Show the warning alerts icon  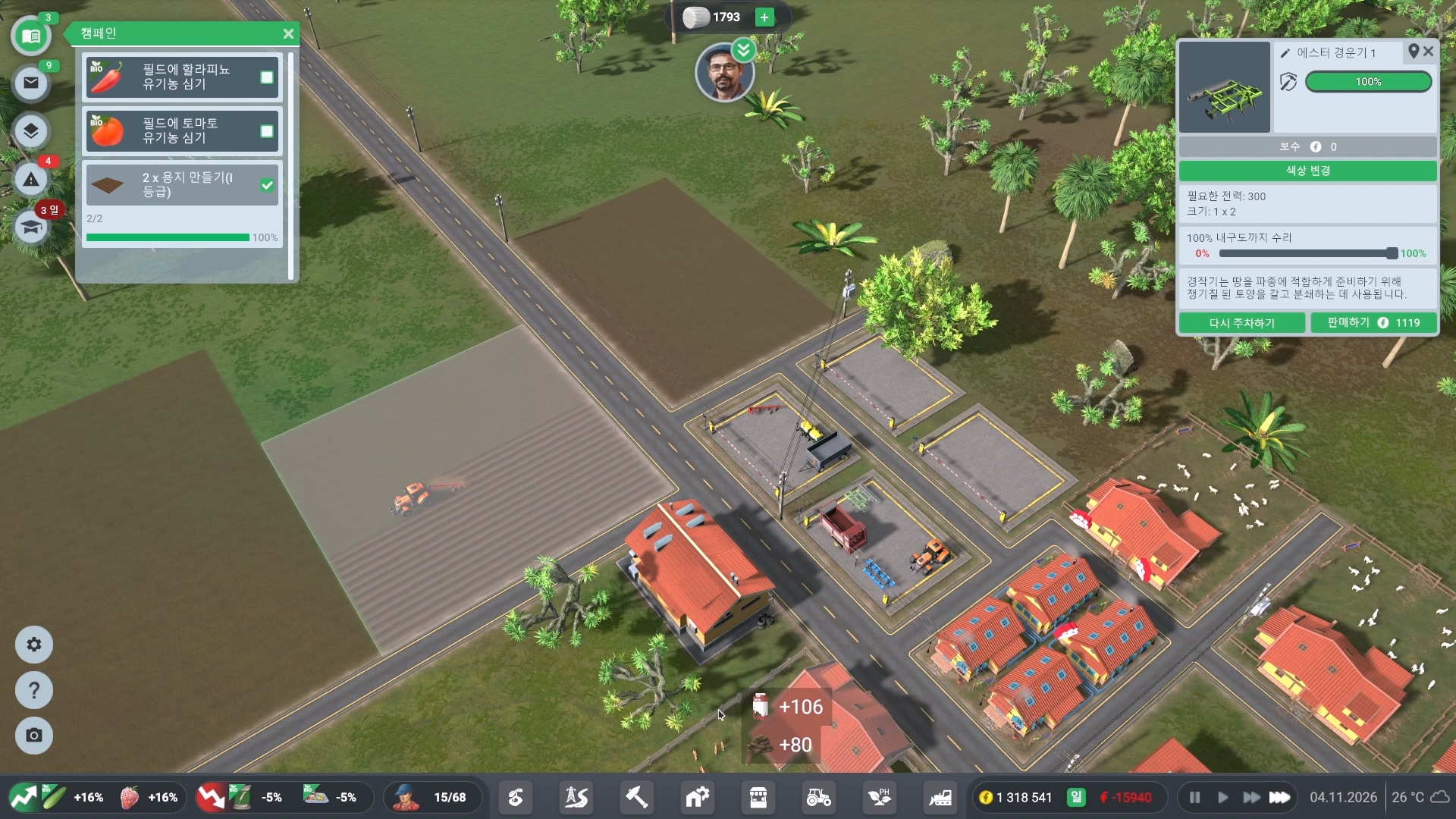[x=31, y=180]
